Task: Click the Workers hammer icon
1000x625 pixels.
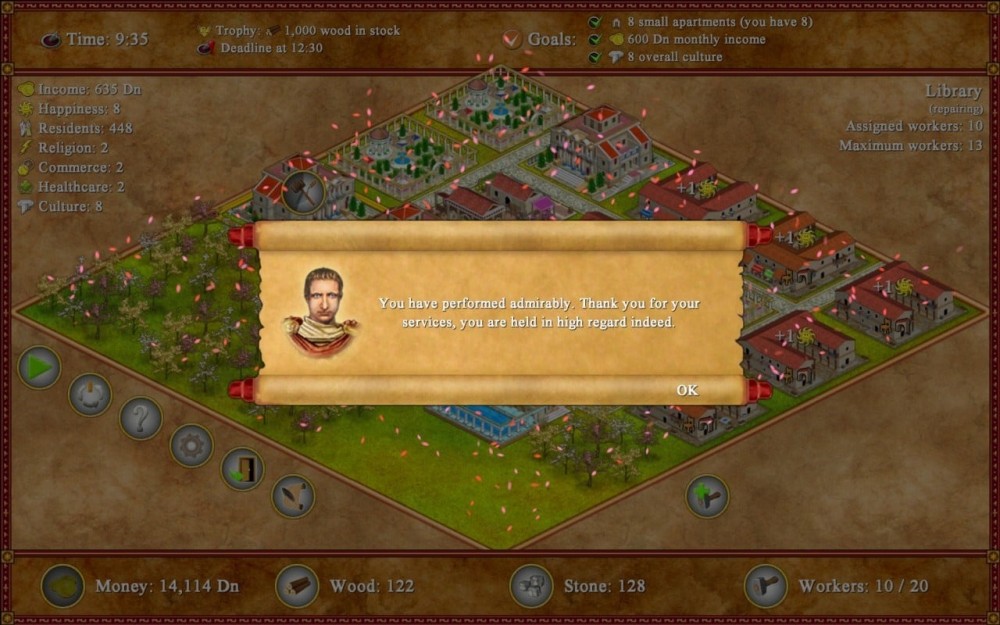Action: 766,586
